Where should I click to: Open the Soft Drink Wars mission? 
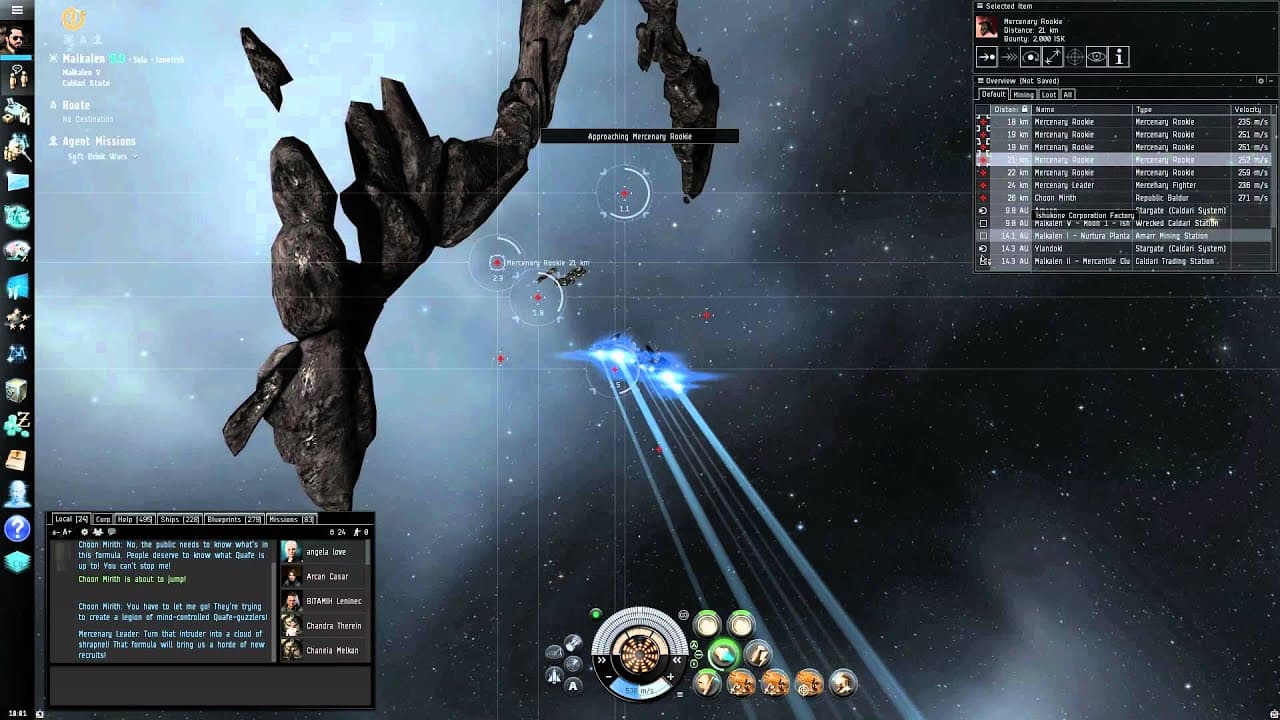(98, 156)
